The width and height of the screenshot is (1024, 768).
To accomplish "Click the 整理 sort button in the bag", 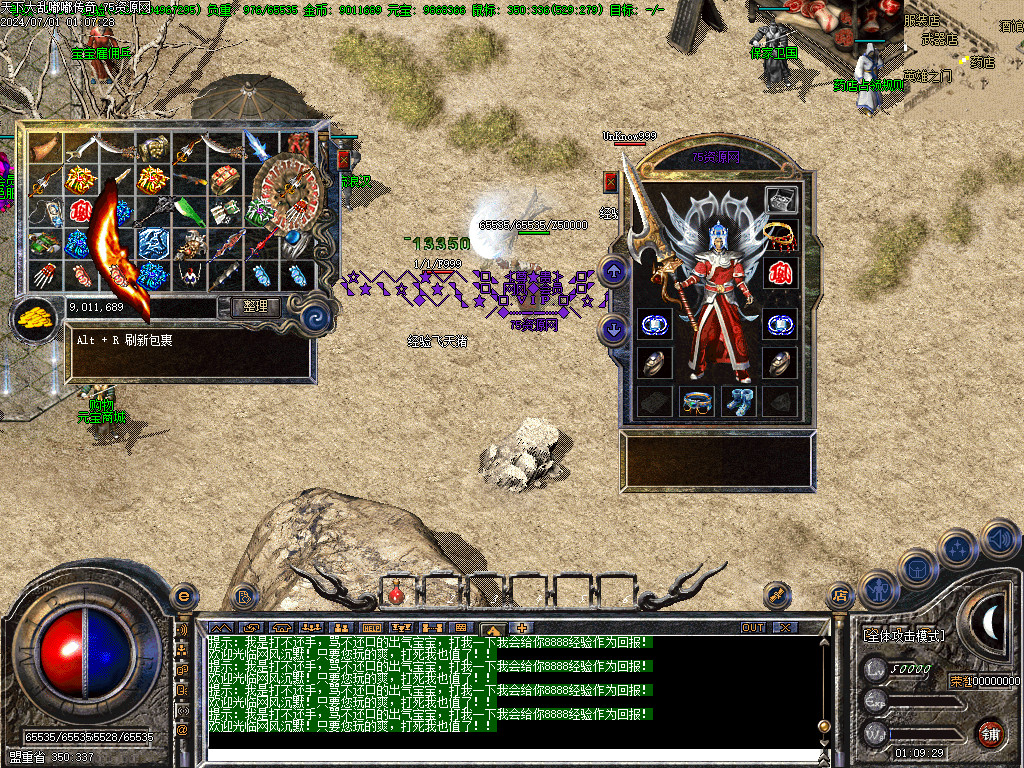I will (x=255, y=307).
